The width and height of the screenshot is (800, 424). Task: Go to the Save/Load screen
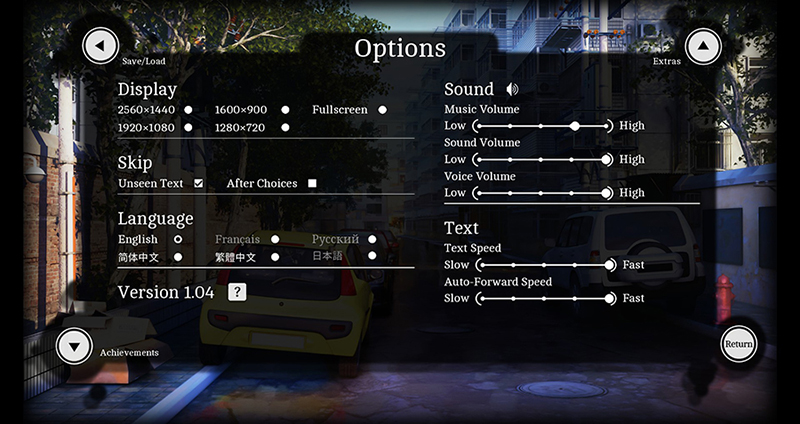[x=100, y=45]
